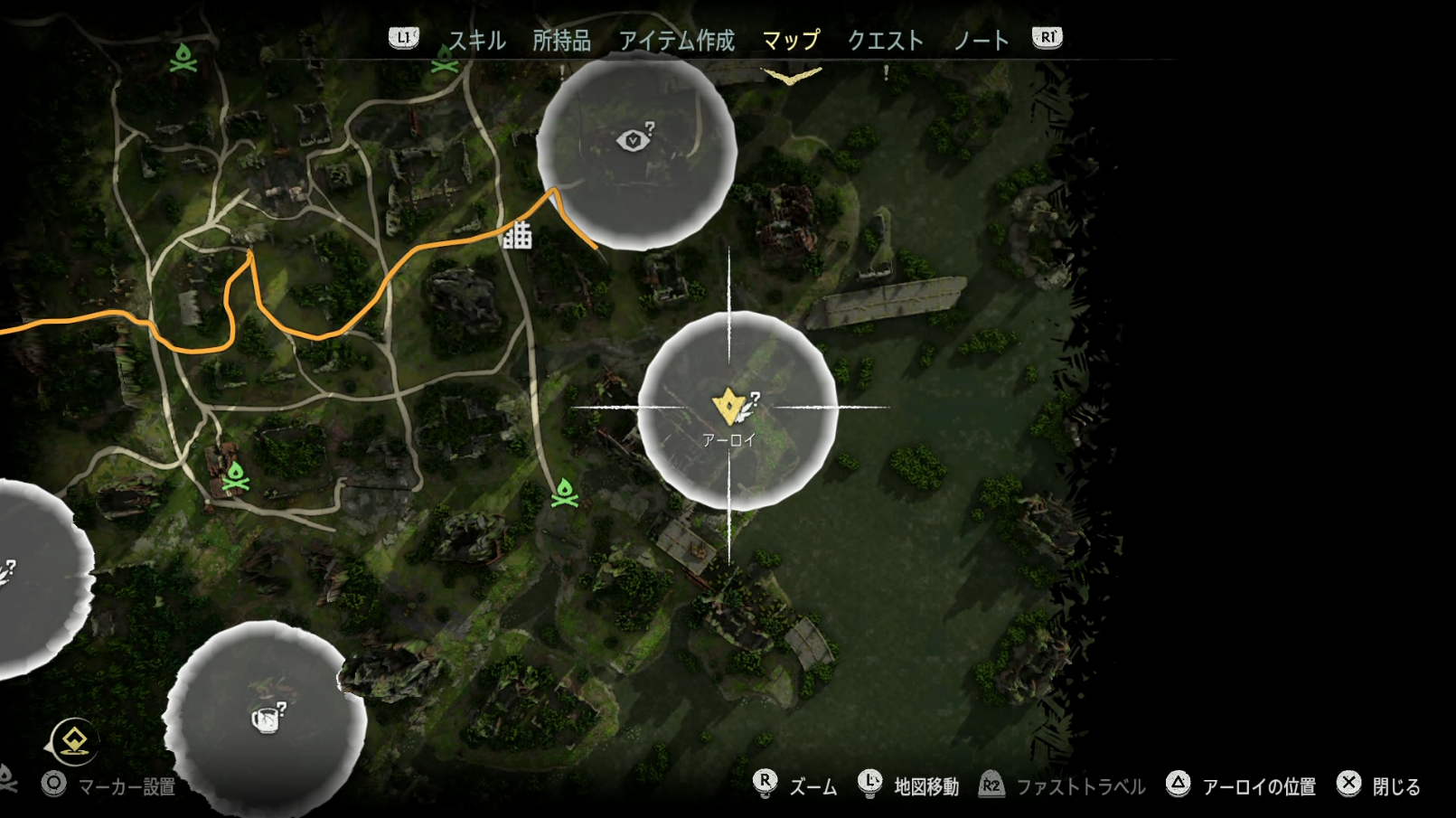The height and width of the screenshot is (818, 1456).
Task: Show the ノート tab
Action: (x=981, y=40)
